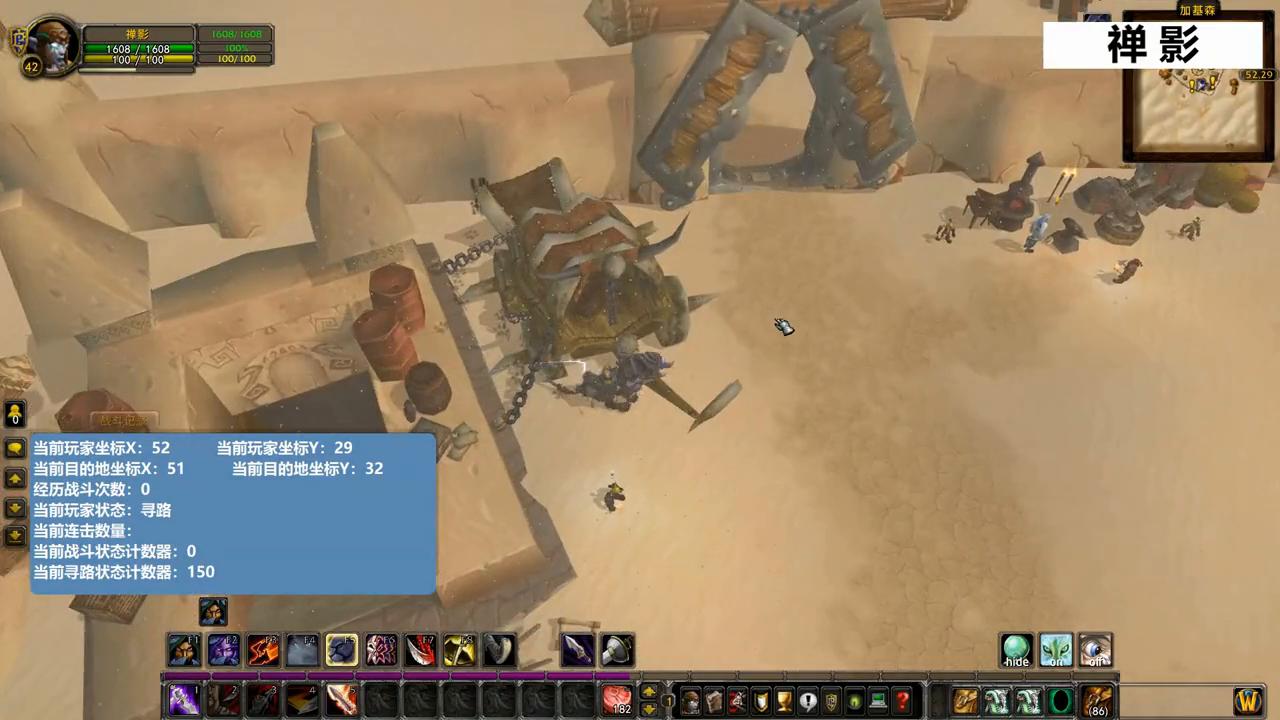The width and height of the screenshot is (1280, 720).
Task: Open main menu via the WoW logo button
Action: click(1247, 700)
